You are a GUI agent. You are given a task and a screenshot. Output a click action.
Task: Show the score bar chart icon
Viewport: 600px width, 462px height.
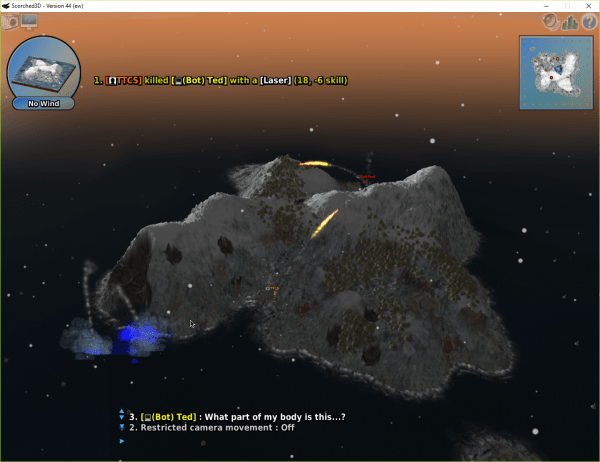570,21
